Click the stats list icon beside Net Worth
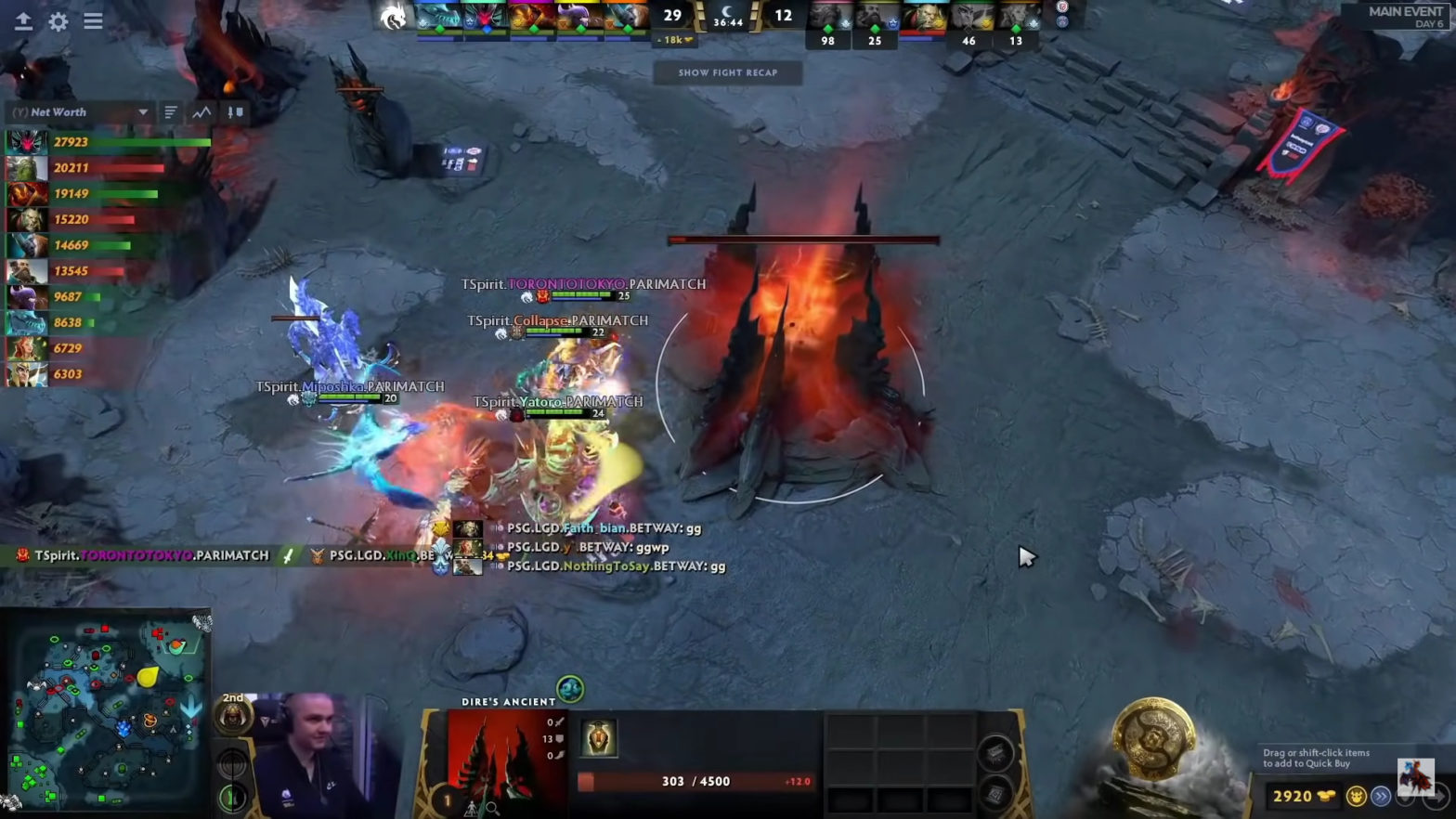 (169, 111)
